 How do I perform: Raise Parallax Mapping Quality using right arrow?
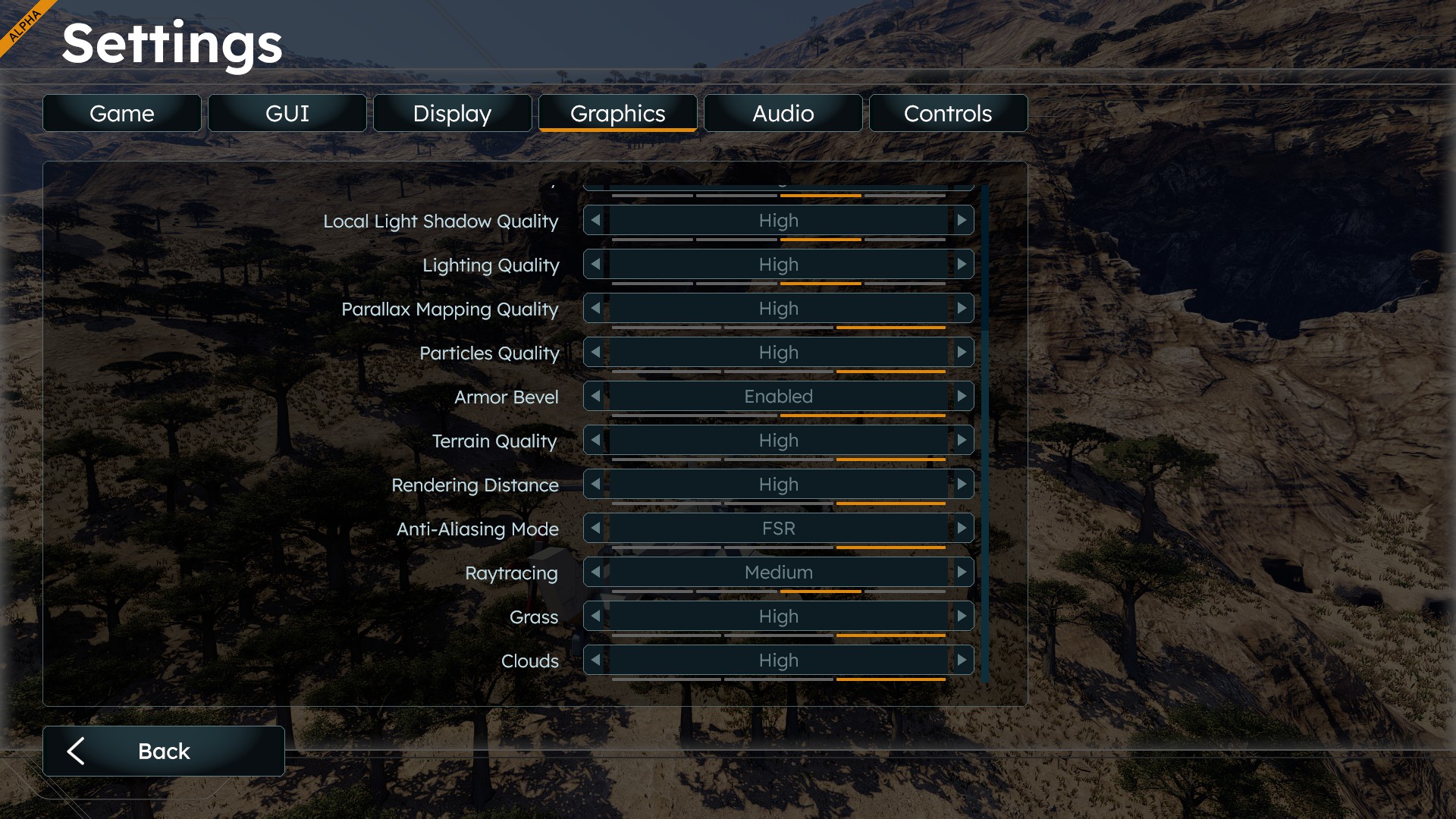(x=962, y=309)
